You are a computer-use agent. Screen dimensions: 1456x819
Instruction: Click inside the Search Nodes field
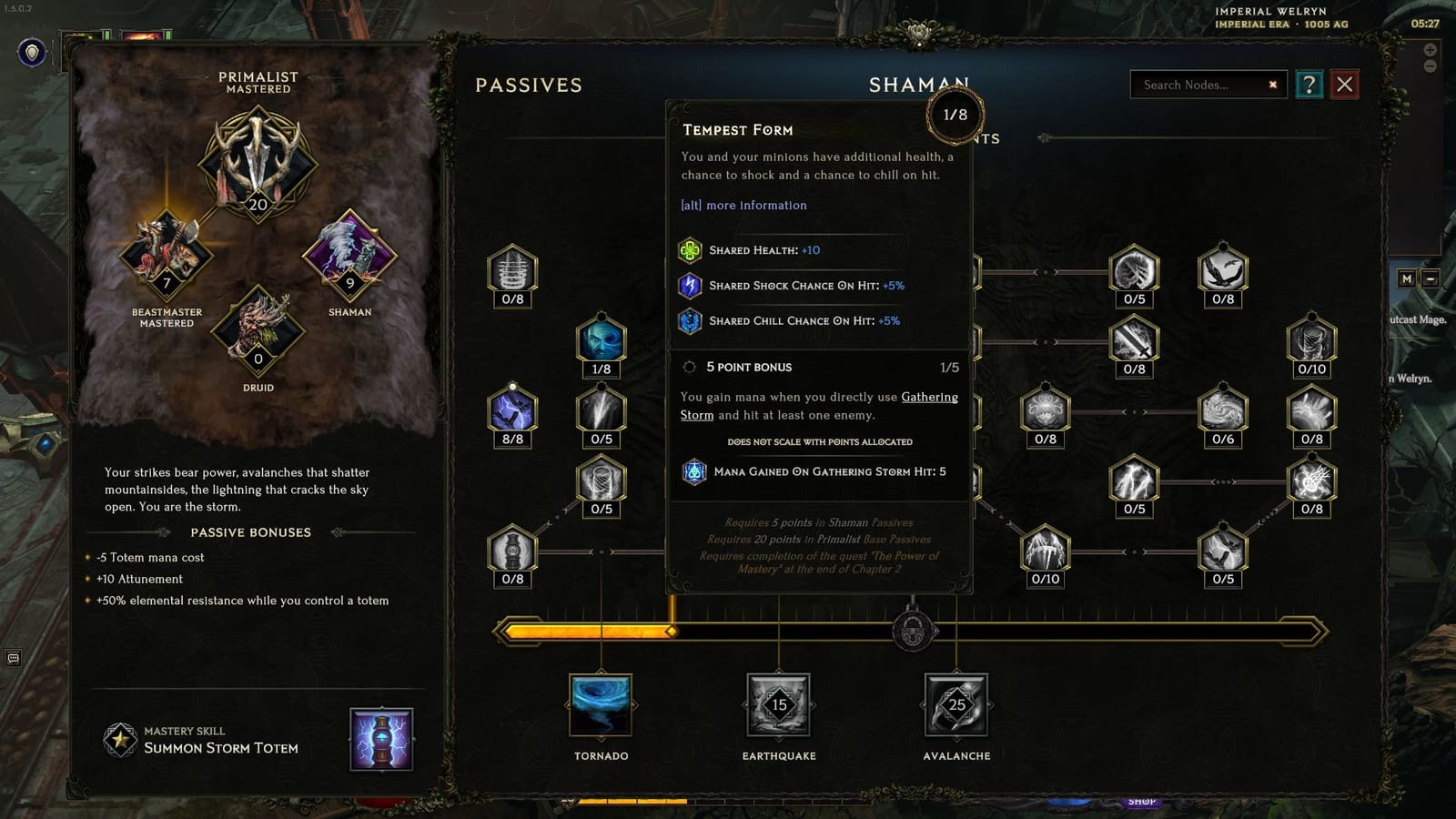click(x=1201, y=85)
